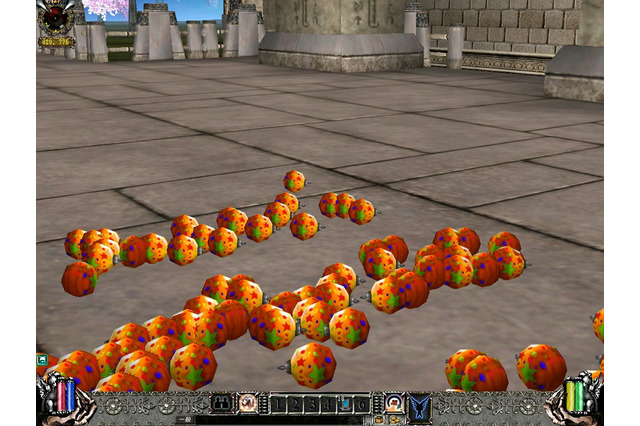Click the compass emblem in the top corner
This screenshot has width=640, height=426.
(56, 18)
